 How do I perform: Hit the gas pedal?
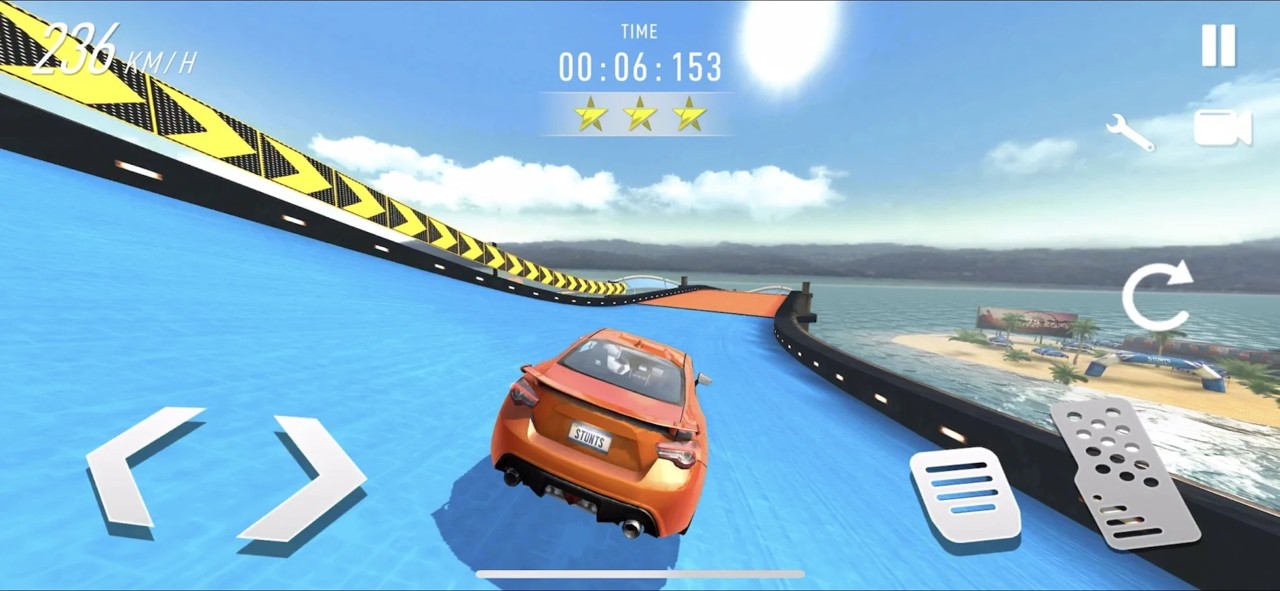click(1123, 472)
